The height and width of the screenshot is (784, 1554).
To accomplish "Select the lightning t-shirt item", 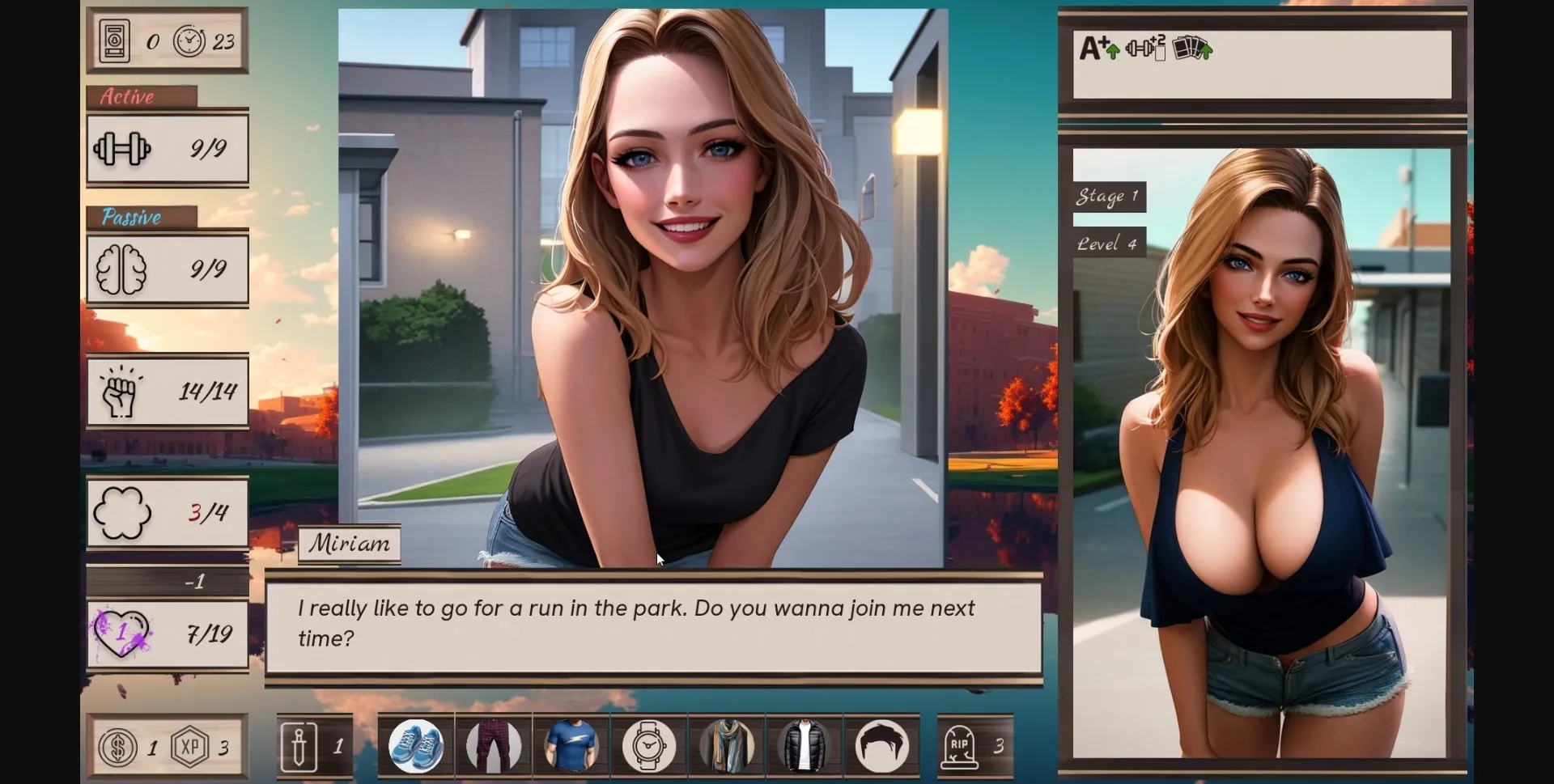I will click(x=571, y=746).
